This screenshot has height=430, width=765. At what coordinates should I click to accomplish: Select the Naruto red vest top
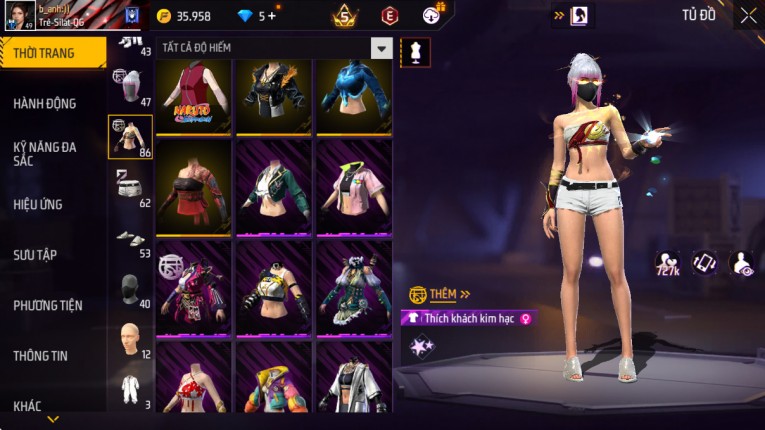(193, 96)
